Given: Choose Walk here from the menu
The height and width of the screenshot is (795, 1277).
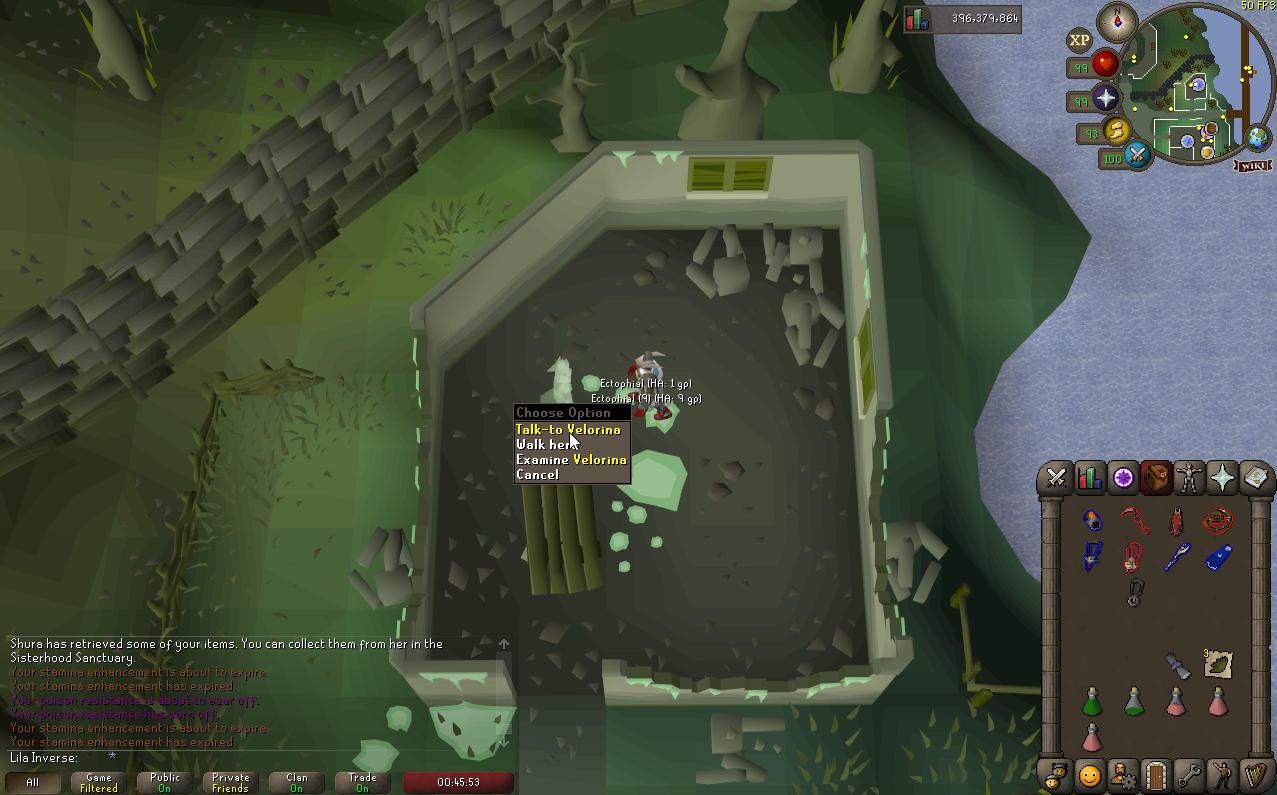Looking at the screenshot, I should (x=546, y=445).
